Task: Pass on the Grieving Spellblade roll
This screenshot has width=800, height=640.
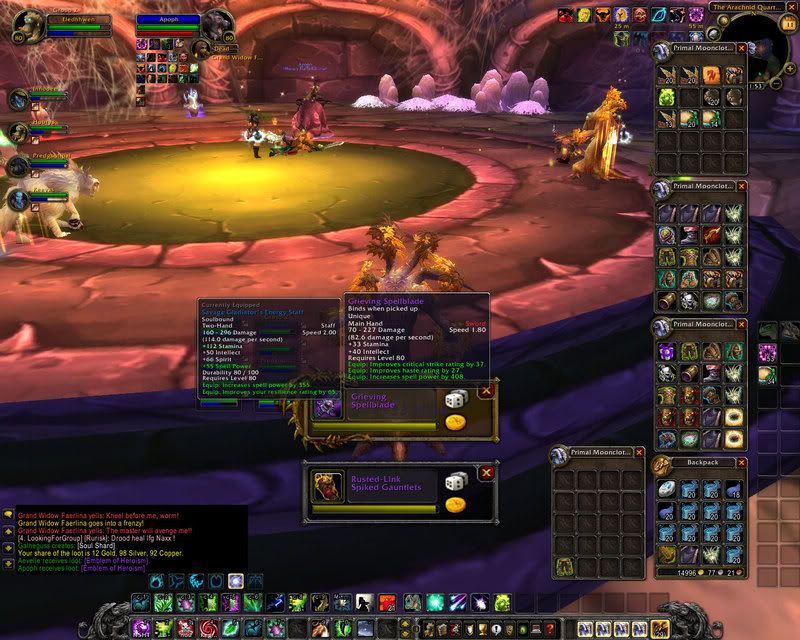Action: click(486, 392)
